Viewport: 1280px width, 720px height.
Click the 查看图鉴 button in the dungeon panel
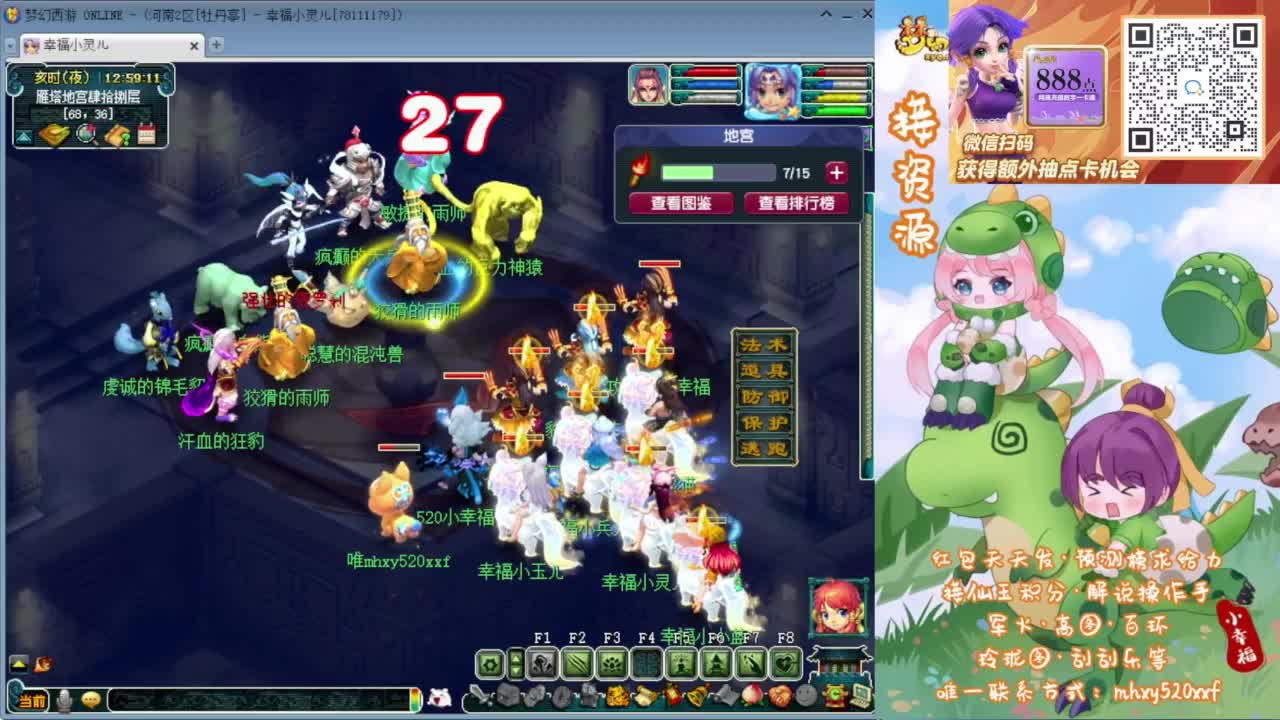[x=681, y=202]
